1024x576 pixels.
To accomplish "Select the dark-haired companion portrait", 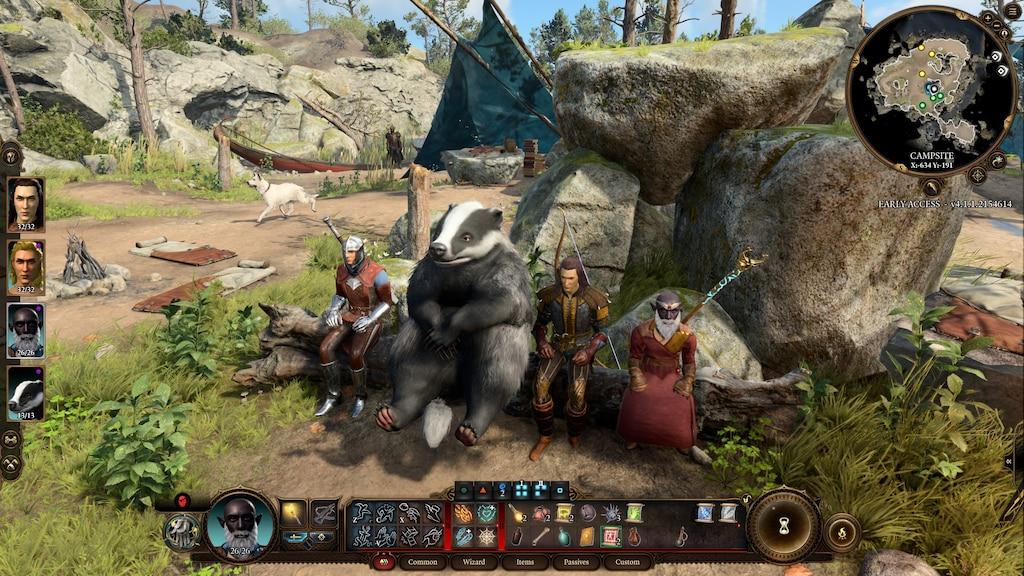I will pyautogui.click(x=25, y=204).
